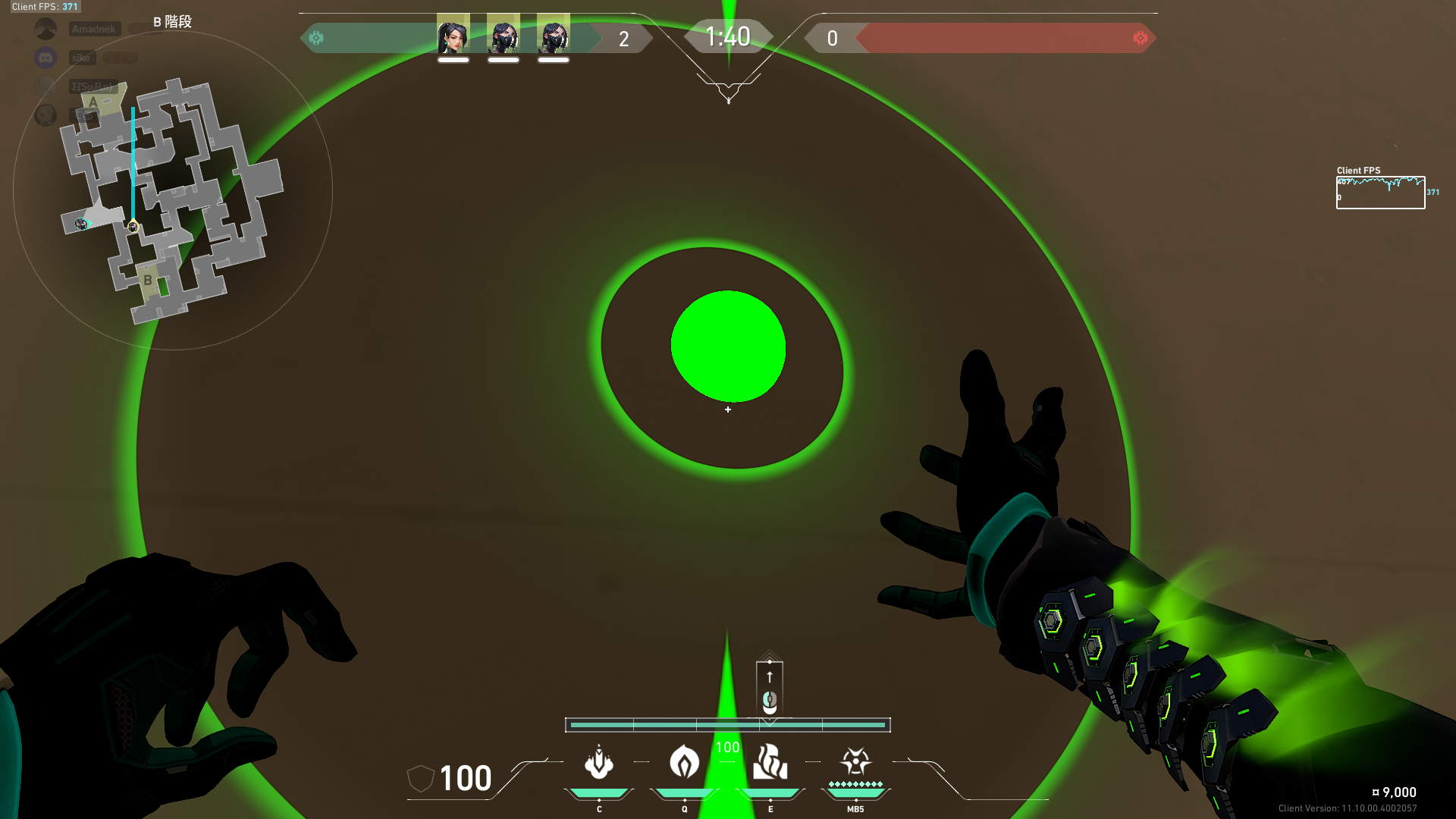The width and height of the screenshot is (1456, 819).
Task: Click the downward arrow marker on the fuel bar
Action: point(770,723)
